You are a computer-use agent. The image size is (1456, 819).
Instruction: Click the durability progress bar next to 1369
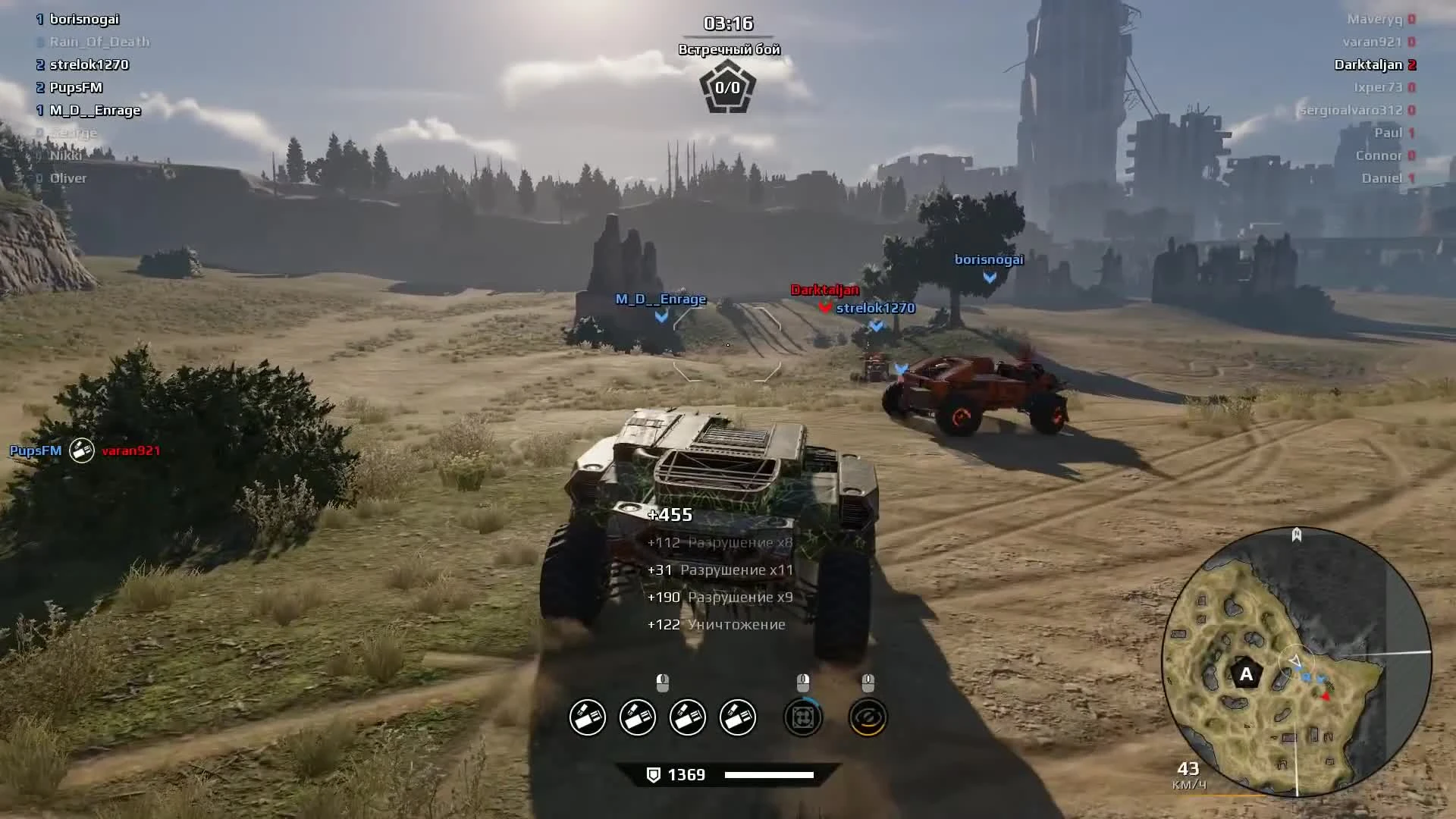coord(770,774)
